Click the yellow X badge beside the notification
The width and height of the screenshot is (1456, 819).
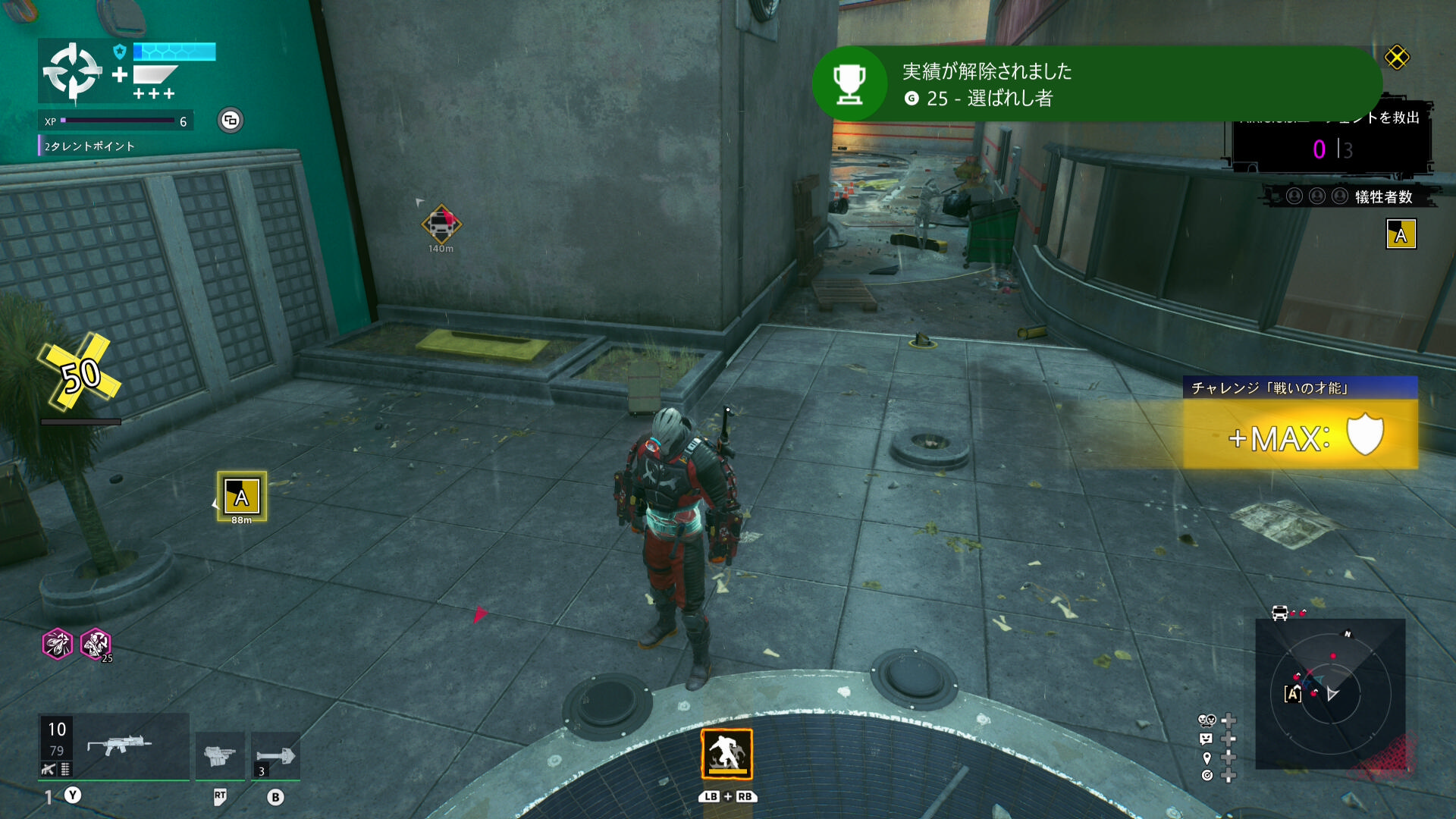(x=1397, y=58)
